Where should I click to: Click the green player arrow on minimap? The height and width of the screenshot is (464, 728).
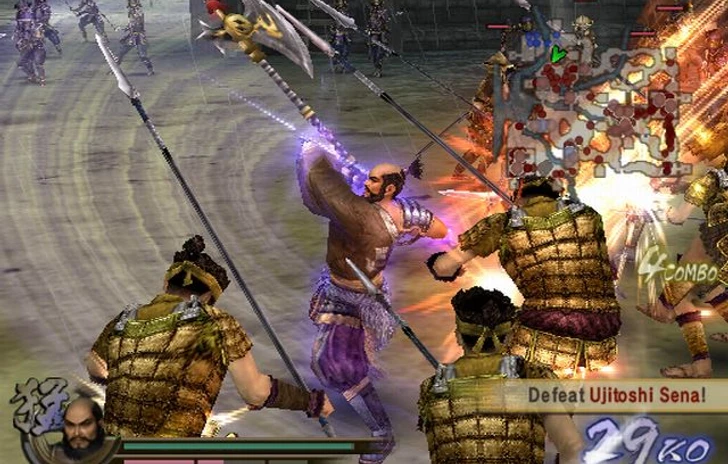tap(557, 54)
